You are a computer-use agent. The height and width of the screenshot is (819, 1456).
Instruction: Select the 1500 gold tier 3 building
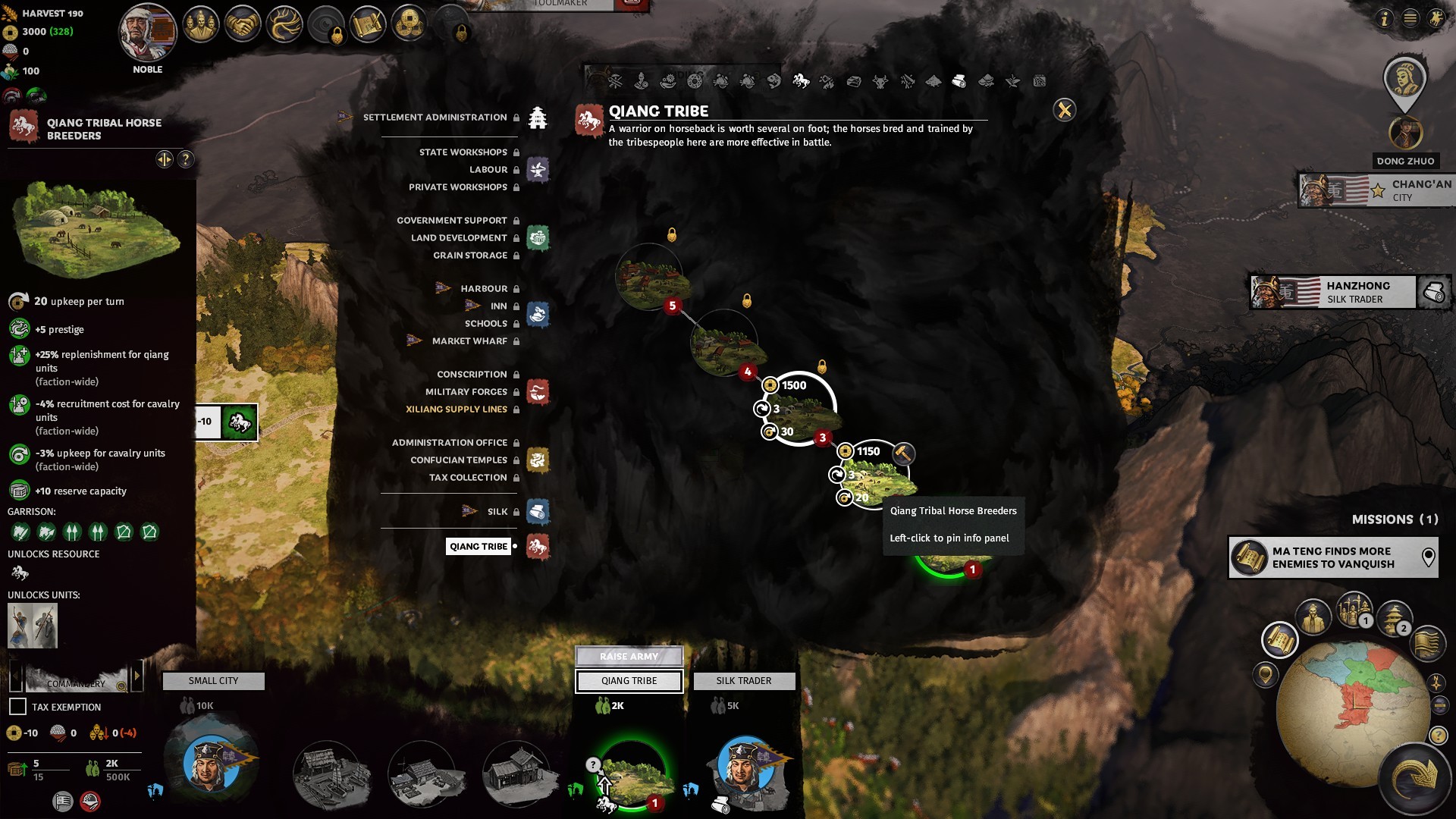(800, 409)
